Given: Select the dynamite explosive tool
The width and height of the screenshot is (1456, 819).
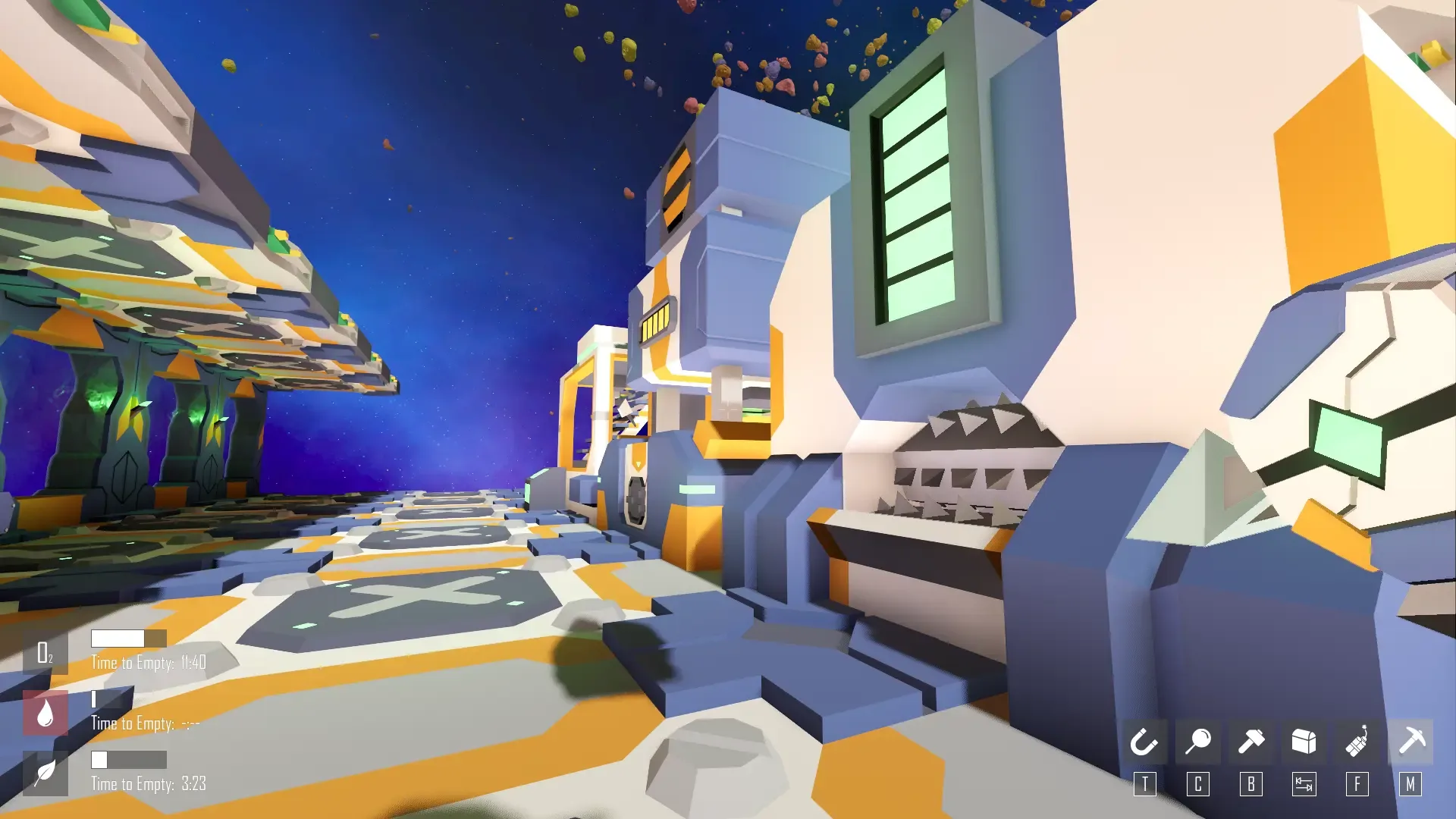Looking at the screenshot, I should click(1357, 742).
